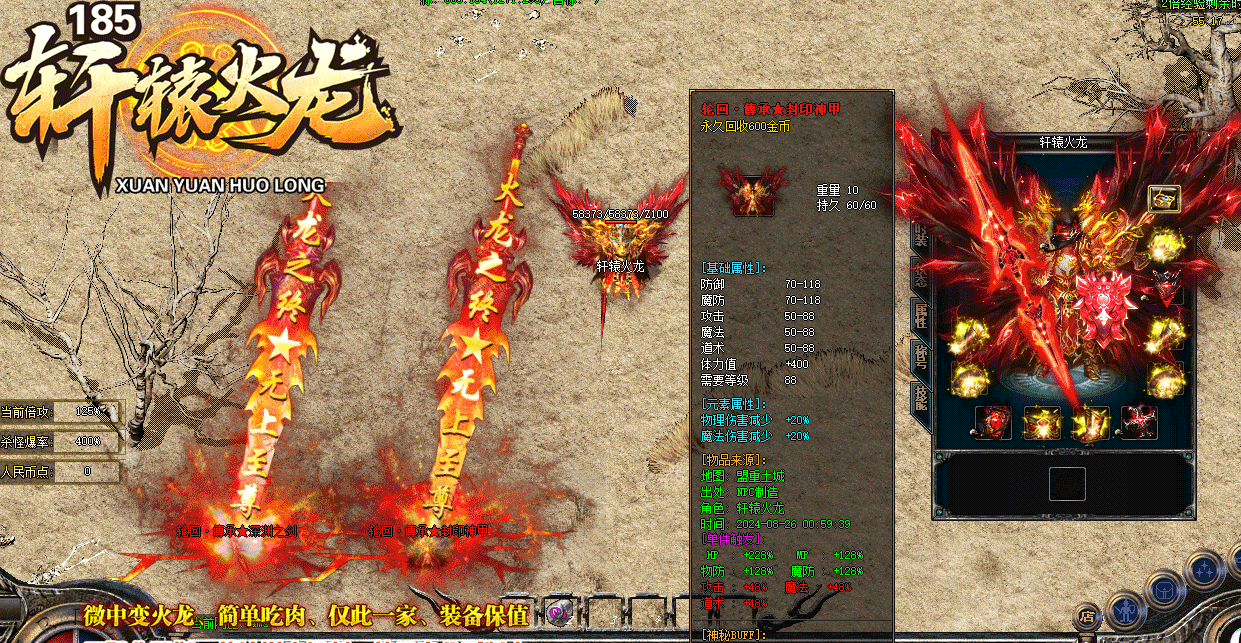The height and width of the screenshot is (643, 1241).
Task: Open the character sheet warrior icon
Action: coord(1124,607)
